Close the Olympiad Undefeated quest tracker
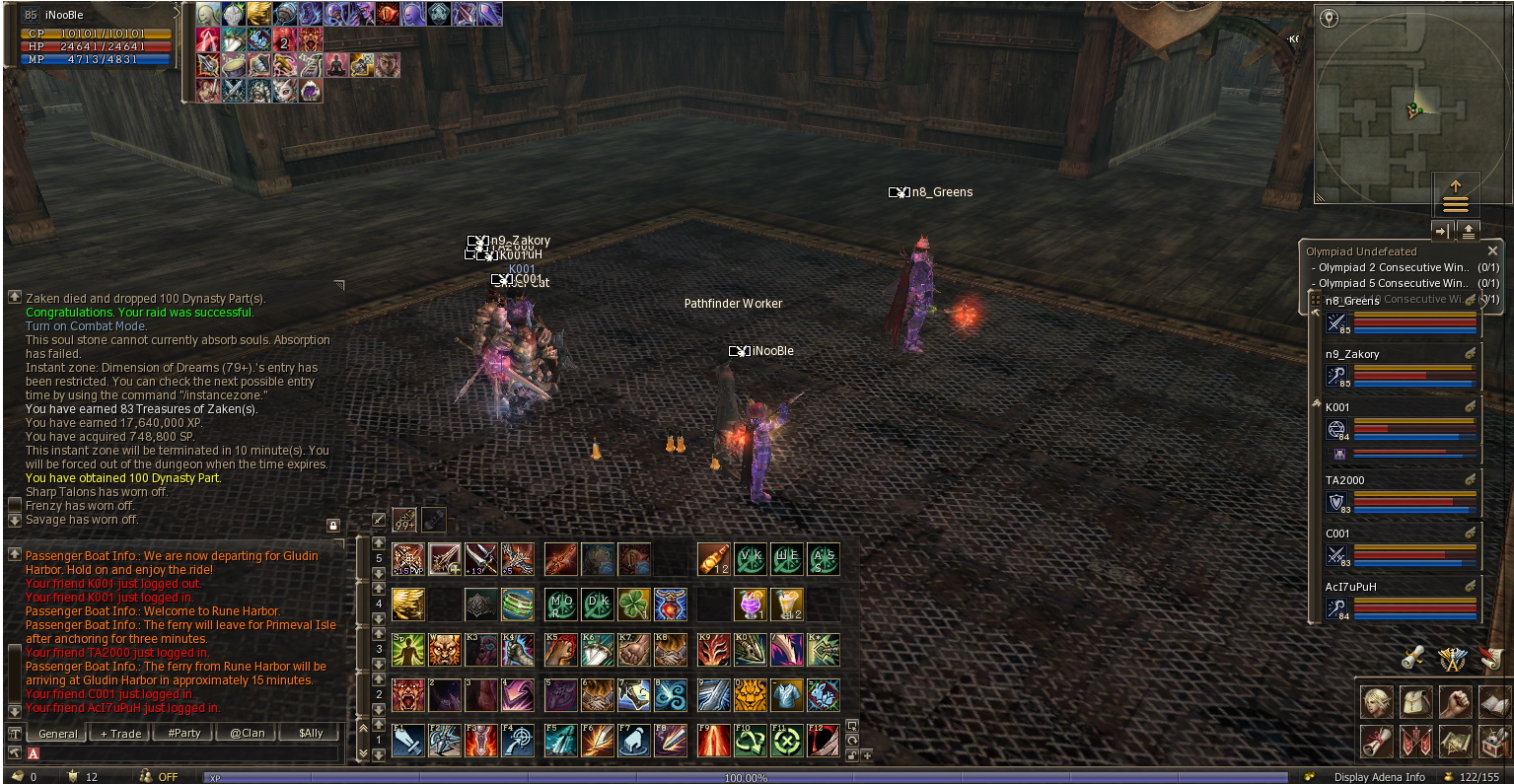 point(1492,251)
